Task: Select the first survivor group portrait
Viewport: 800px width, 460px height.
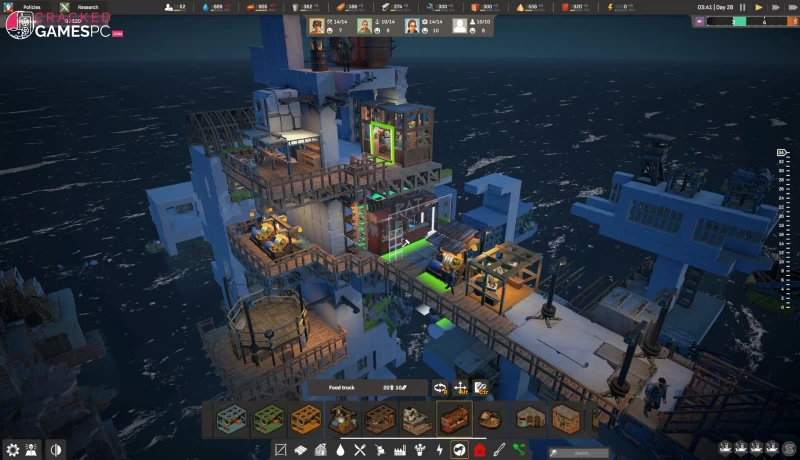Action: 317,26
